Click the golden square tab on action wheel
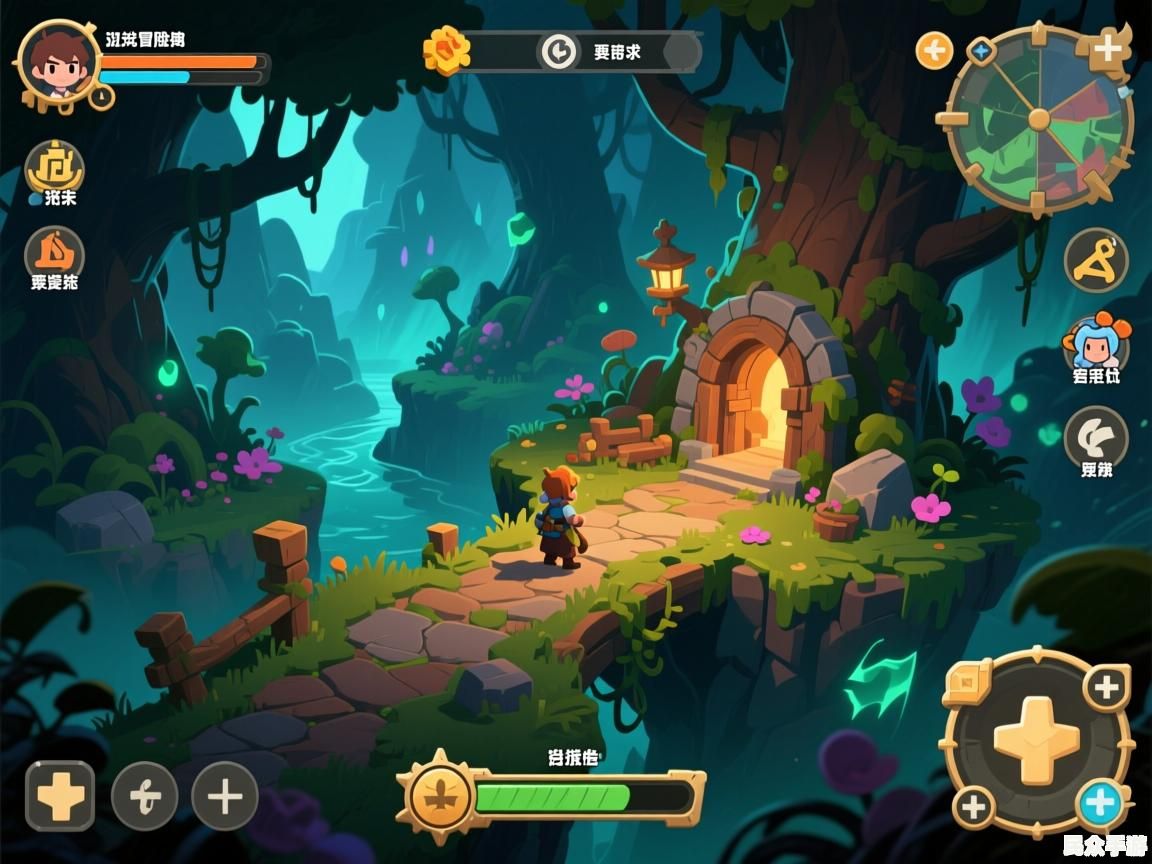 pyautogui.click(x=965, y=681)
